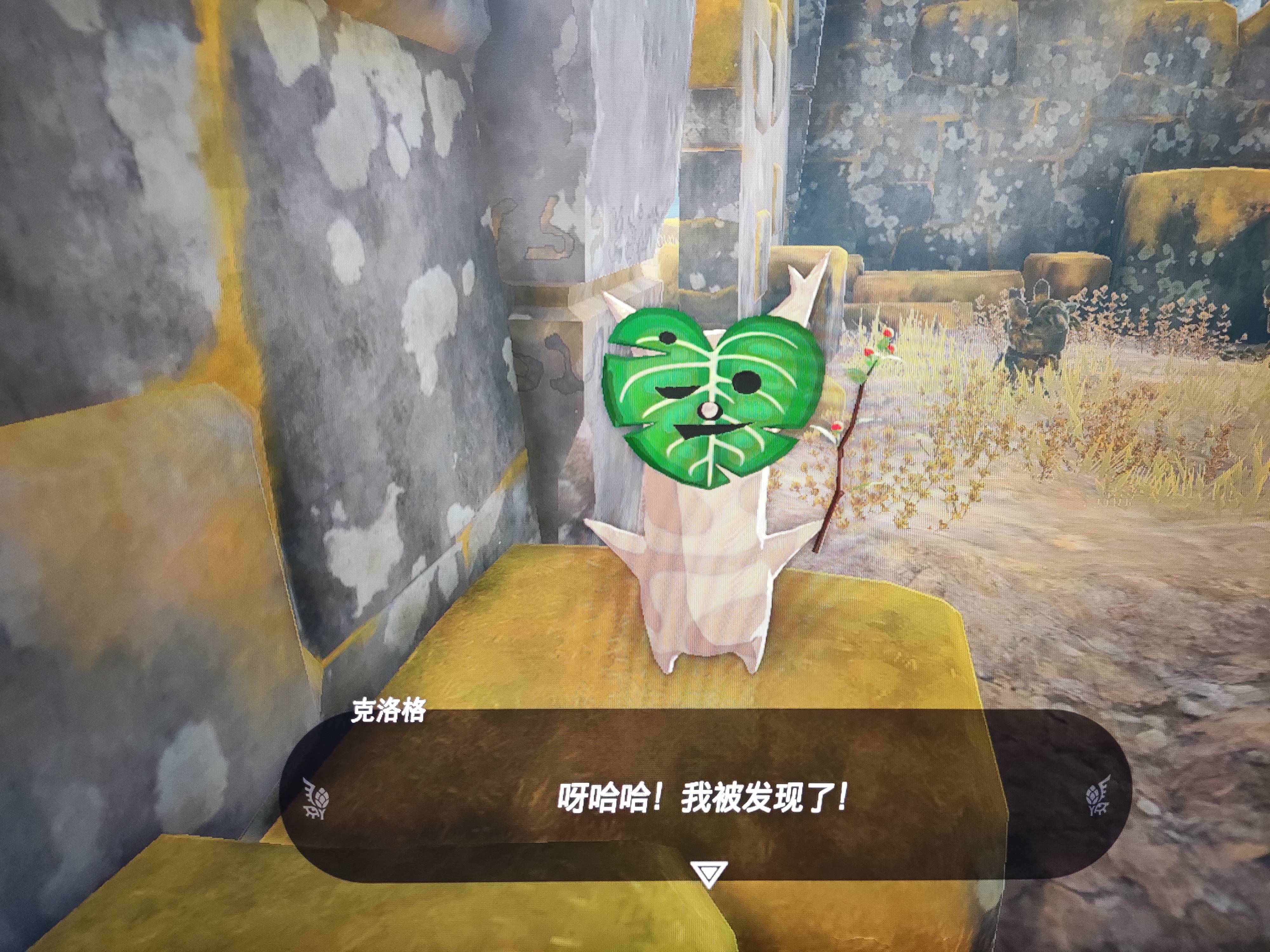Click the Korok dialogue box text
The image size is (1270, 952).
tap(702, 799)
